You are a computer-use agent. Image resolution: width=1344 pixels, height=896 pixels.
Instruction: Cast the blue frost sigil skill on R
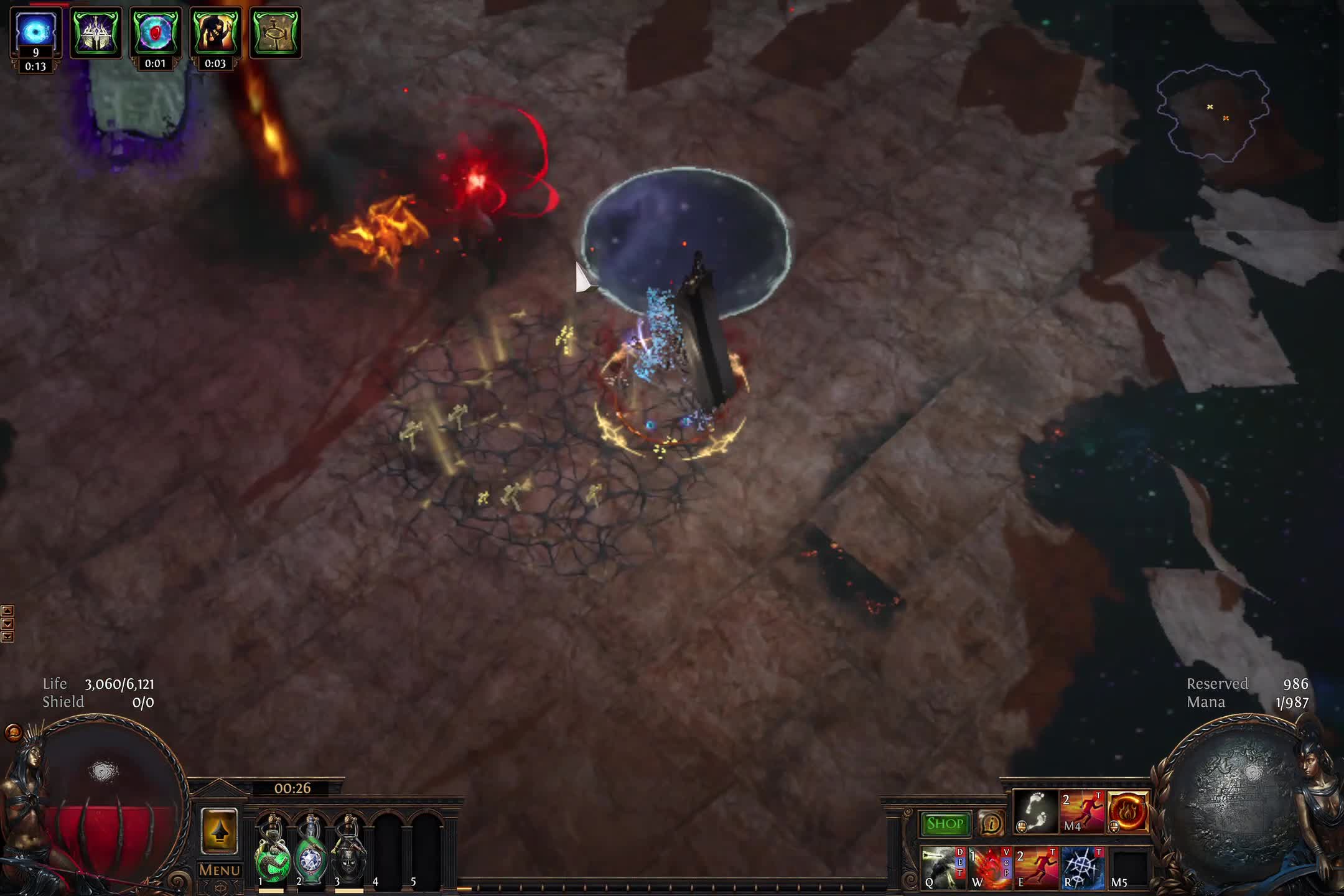[1082, 867]
